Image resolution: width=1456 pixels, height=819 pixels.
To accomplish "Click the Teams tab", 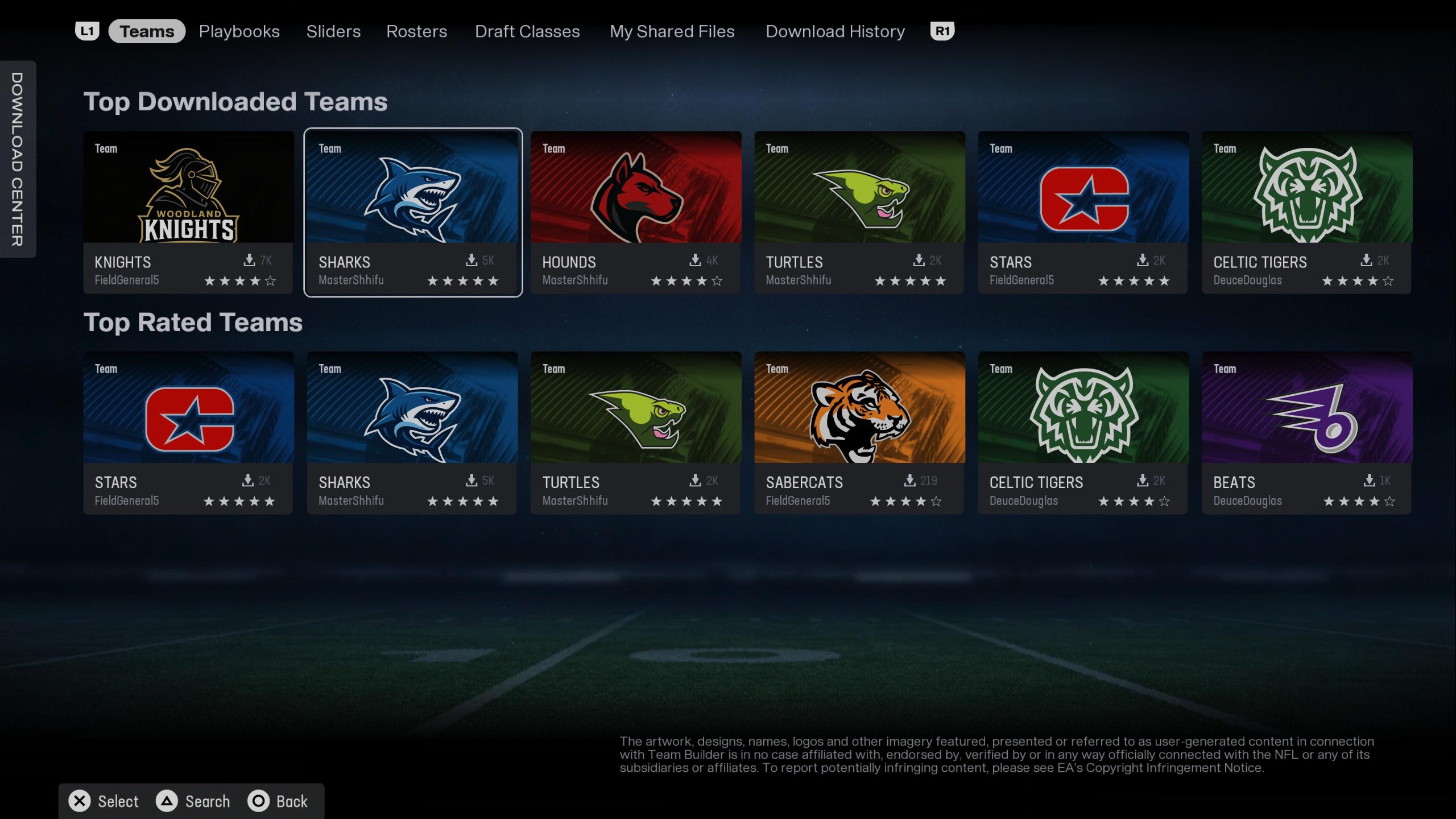I will tap(147, 31).
